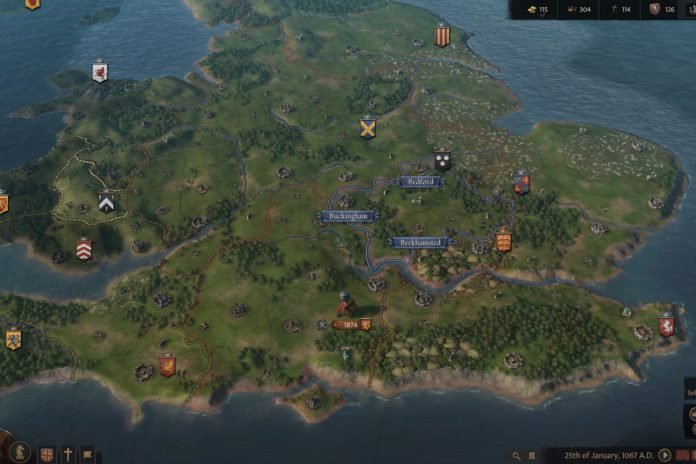
Task: Click the black shield above Bedford
Action: point(442,159)
